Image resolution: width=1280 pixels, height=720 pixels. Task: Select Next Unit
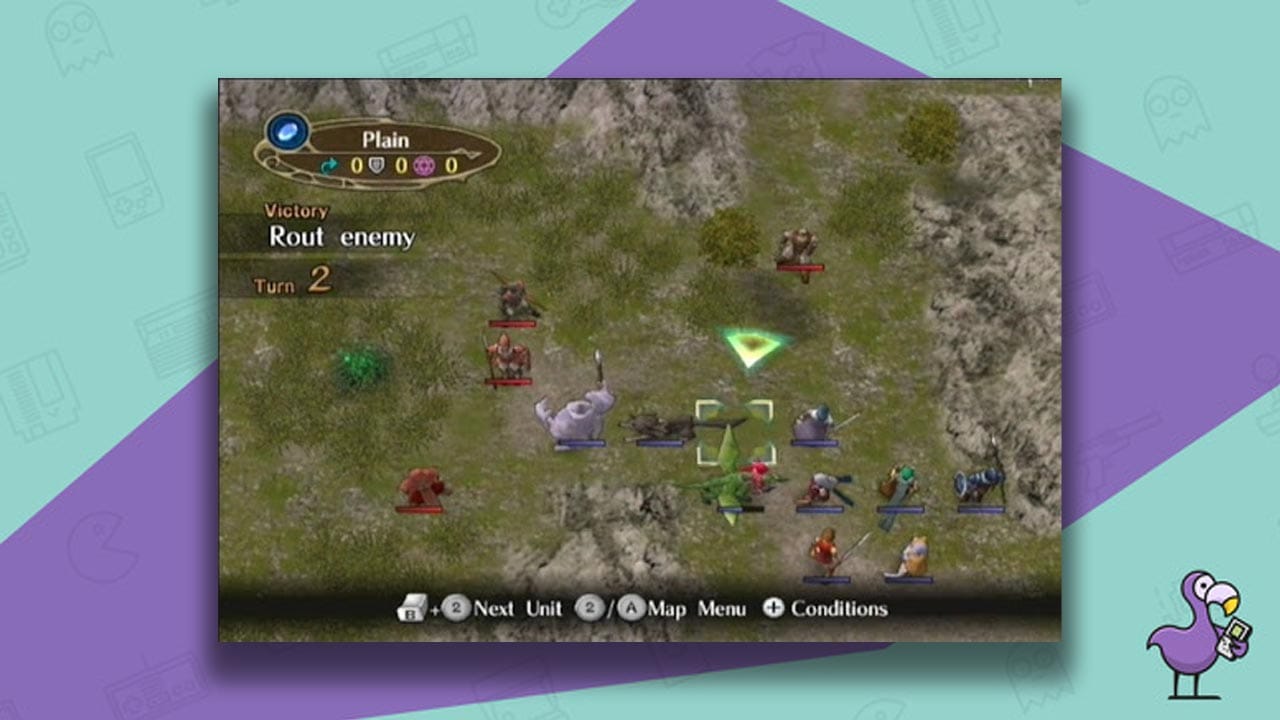(519, 608)
